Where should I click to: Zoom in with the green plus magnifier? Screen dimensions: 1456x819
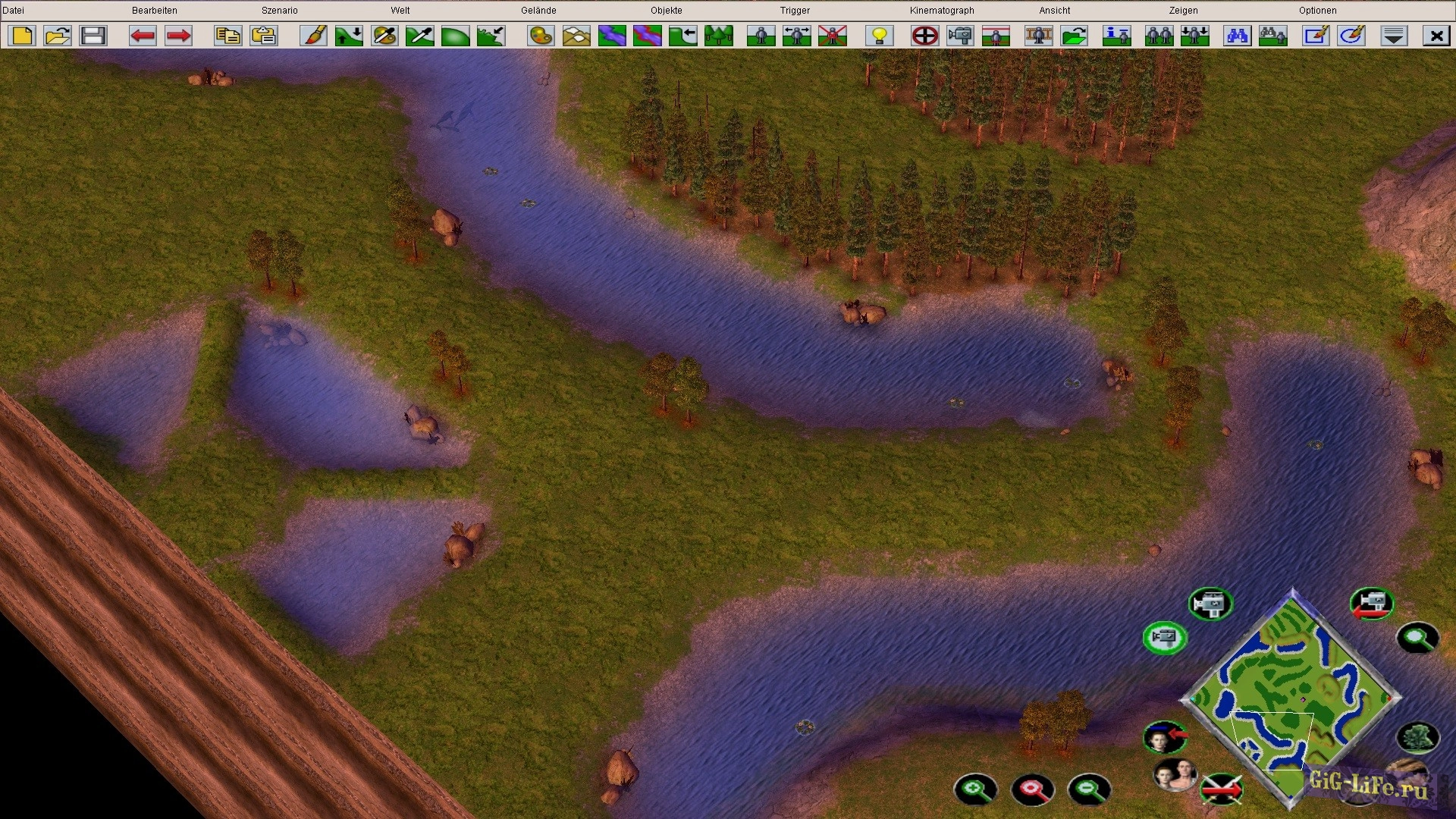point(975,789)
